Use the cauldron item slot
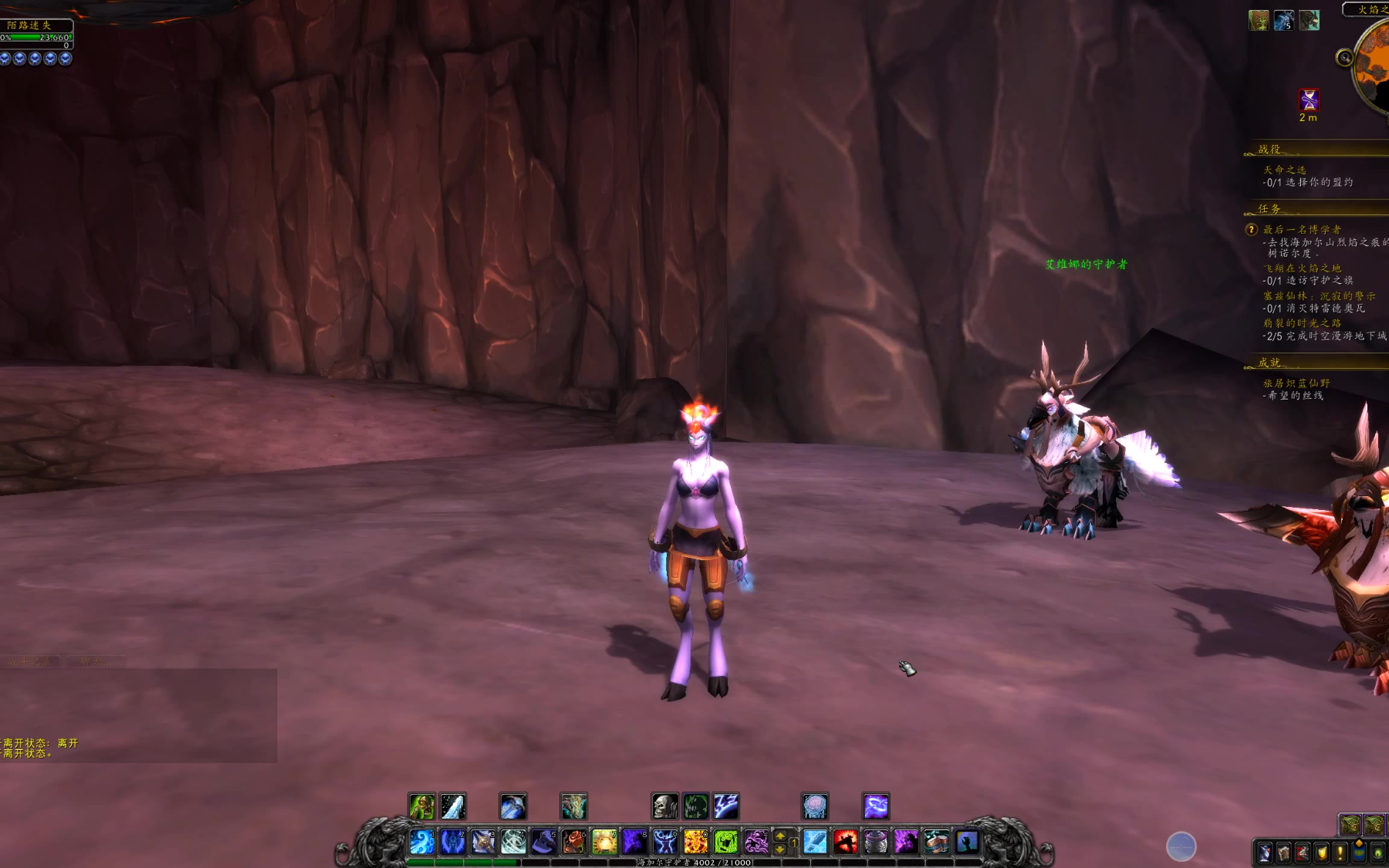The image size is (1389, 868). (875, 841)
